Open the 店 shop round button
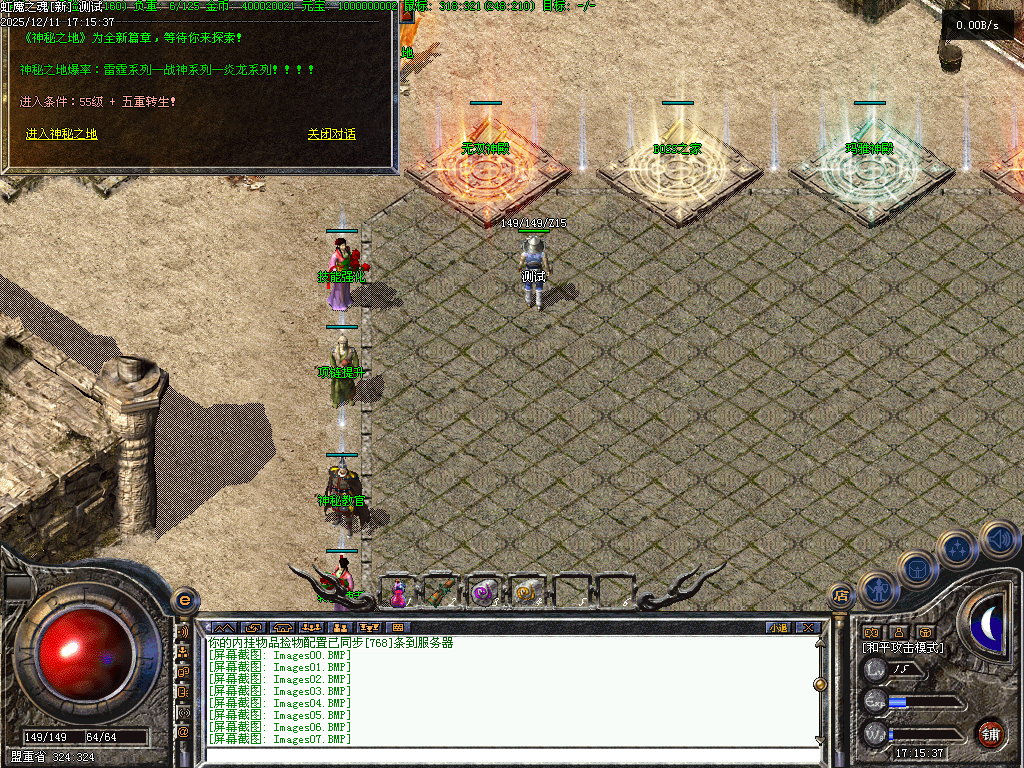The height and width of the screenshot is (768, 1024). 841,597
